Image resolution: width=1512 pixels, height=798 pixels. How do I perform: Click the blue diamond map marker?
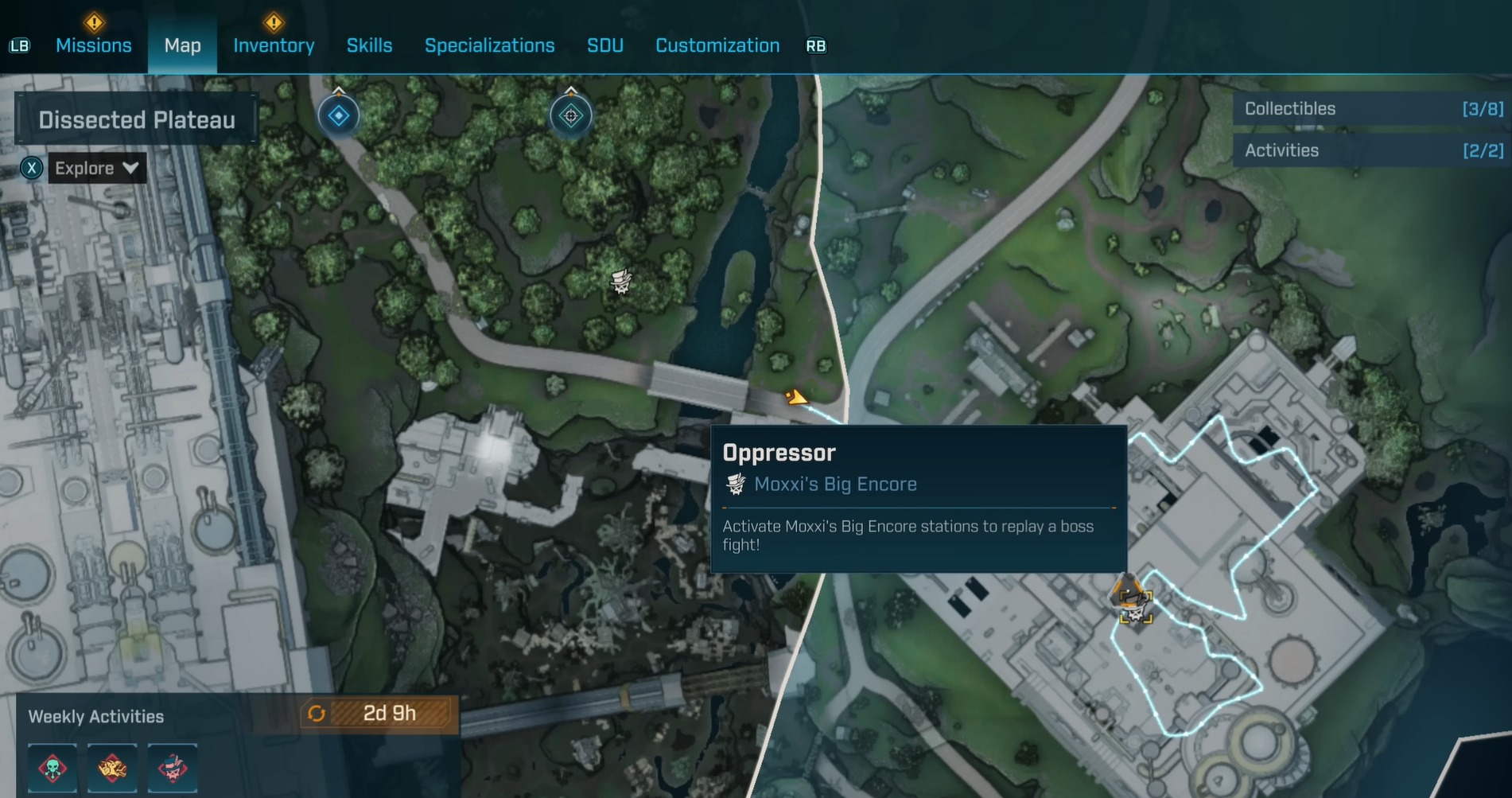(x=339, y=116)
